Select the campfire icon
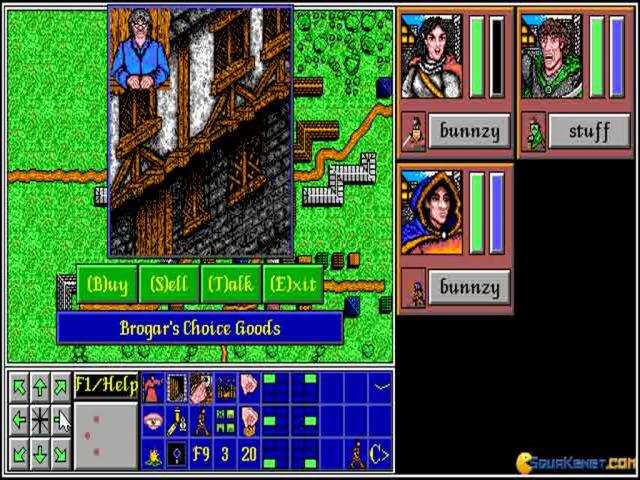 click(x=153, y=455)
